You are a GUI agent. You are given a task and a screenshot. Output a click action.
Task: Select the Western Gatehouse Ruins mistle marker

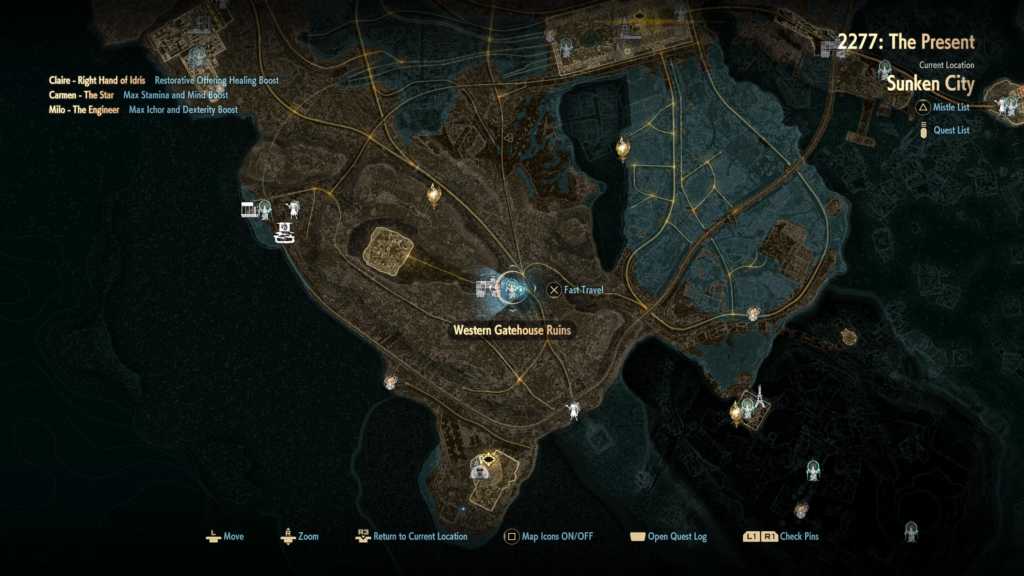(x=512, y=289)
